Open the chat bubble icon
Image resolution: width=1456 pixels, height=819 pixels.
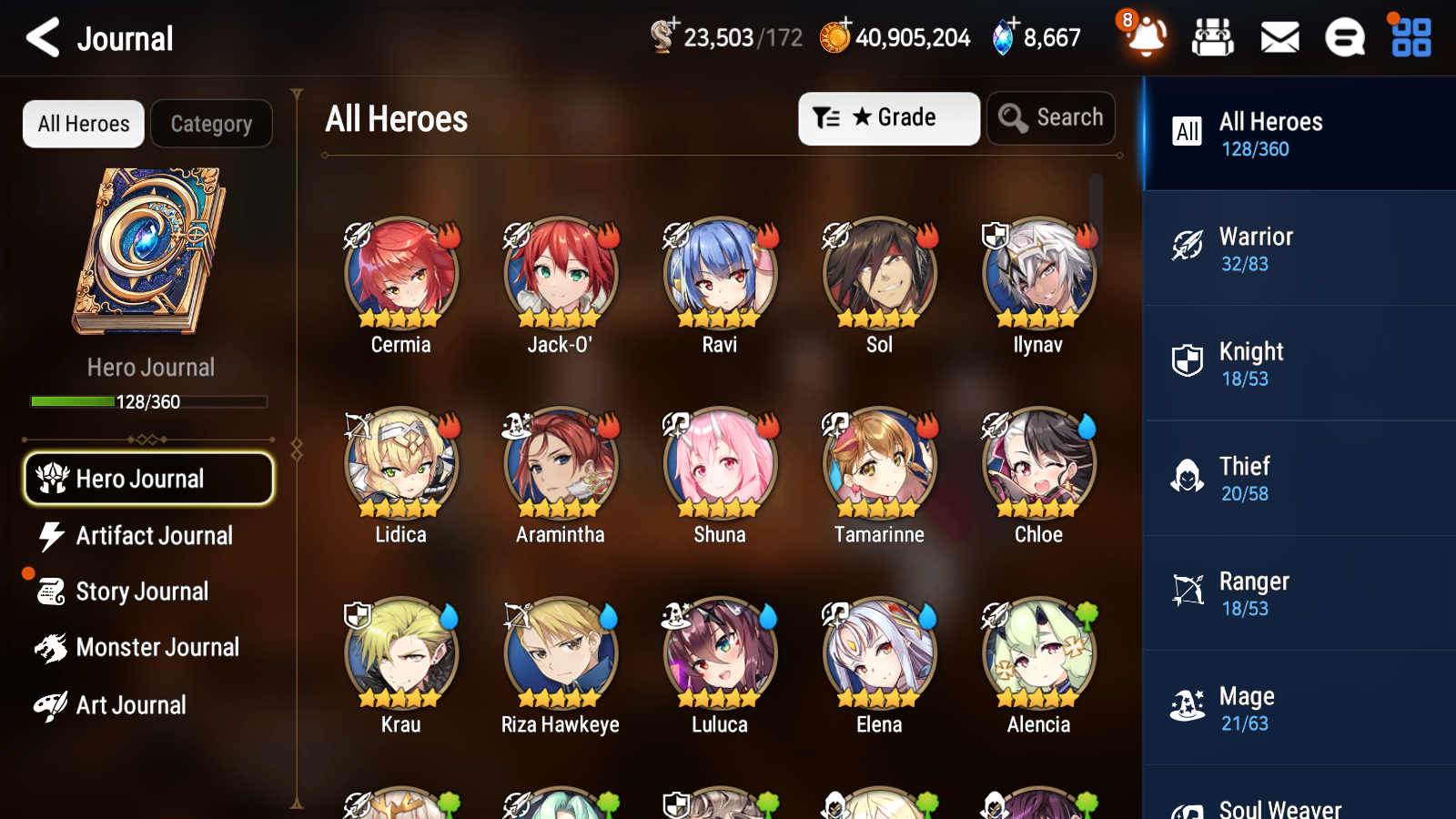(x=1345, y=37)
